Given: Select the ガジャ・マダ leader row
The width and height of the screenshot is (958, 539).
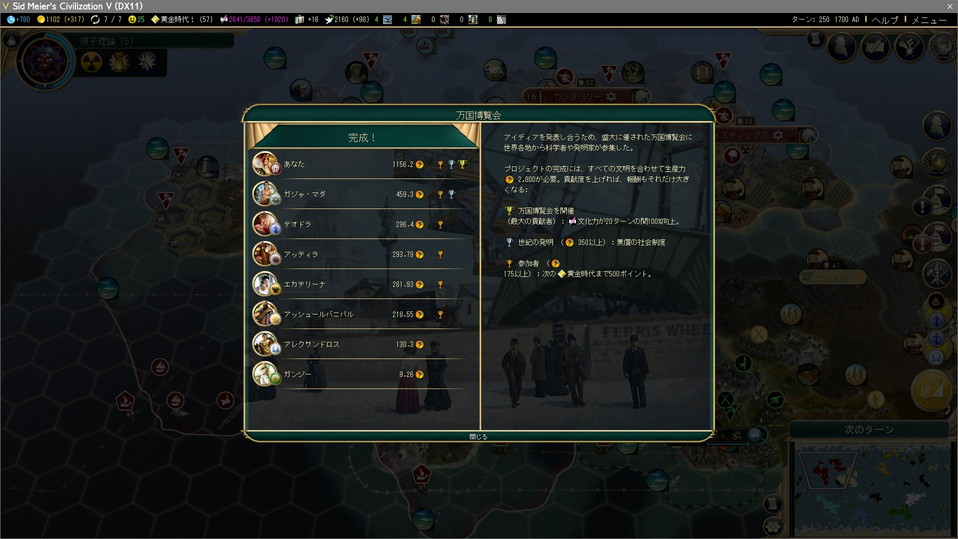Looking at the screenshot, I should pos(361,194).
